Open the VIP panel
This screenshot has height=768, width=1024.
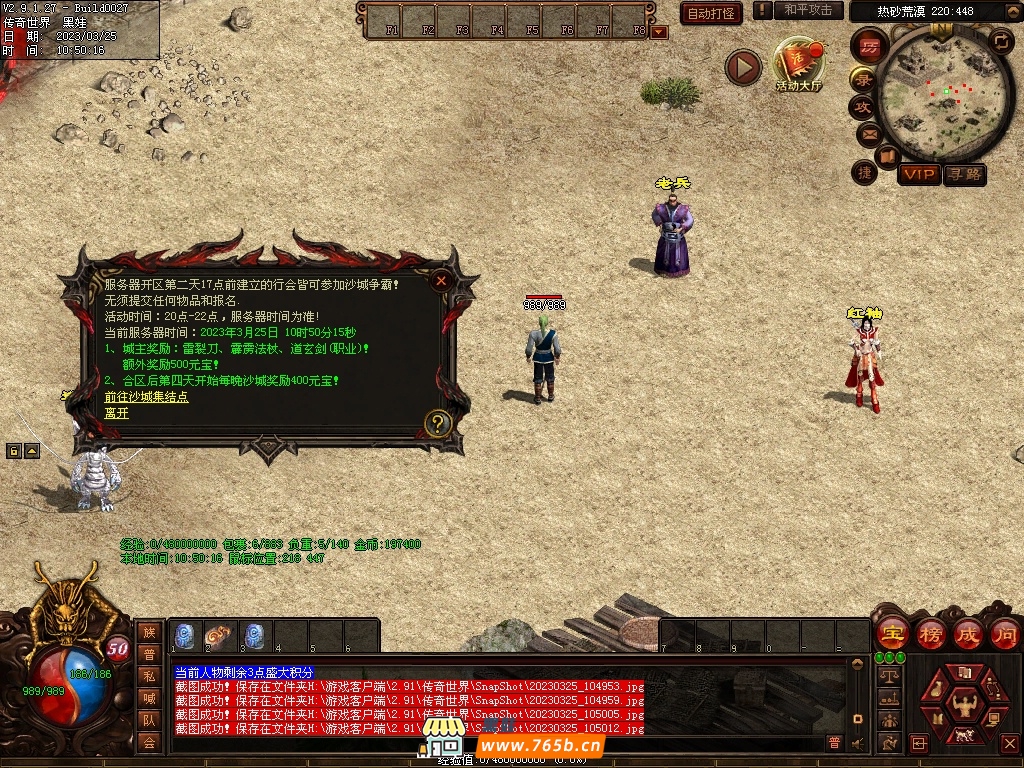[919, 175]
